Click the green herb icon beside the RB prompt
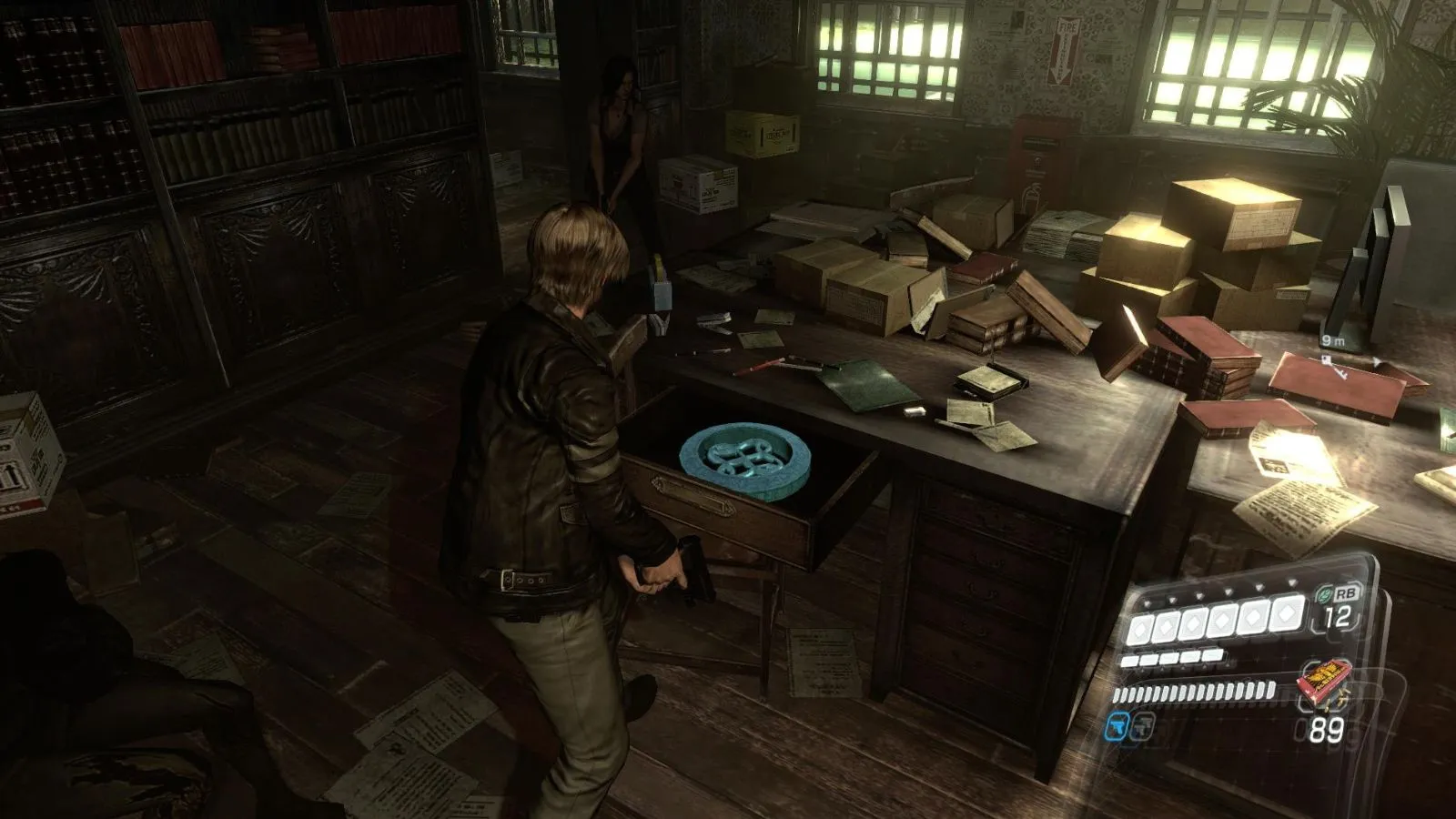This screenshot has height=819, width=1456. [1327, 592]
